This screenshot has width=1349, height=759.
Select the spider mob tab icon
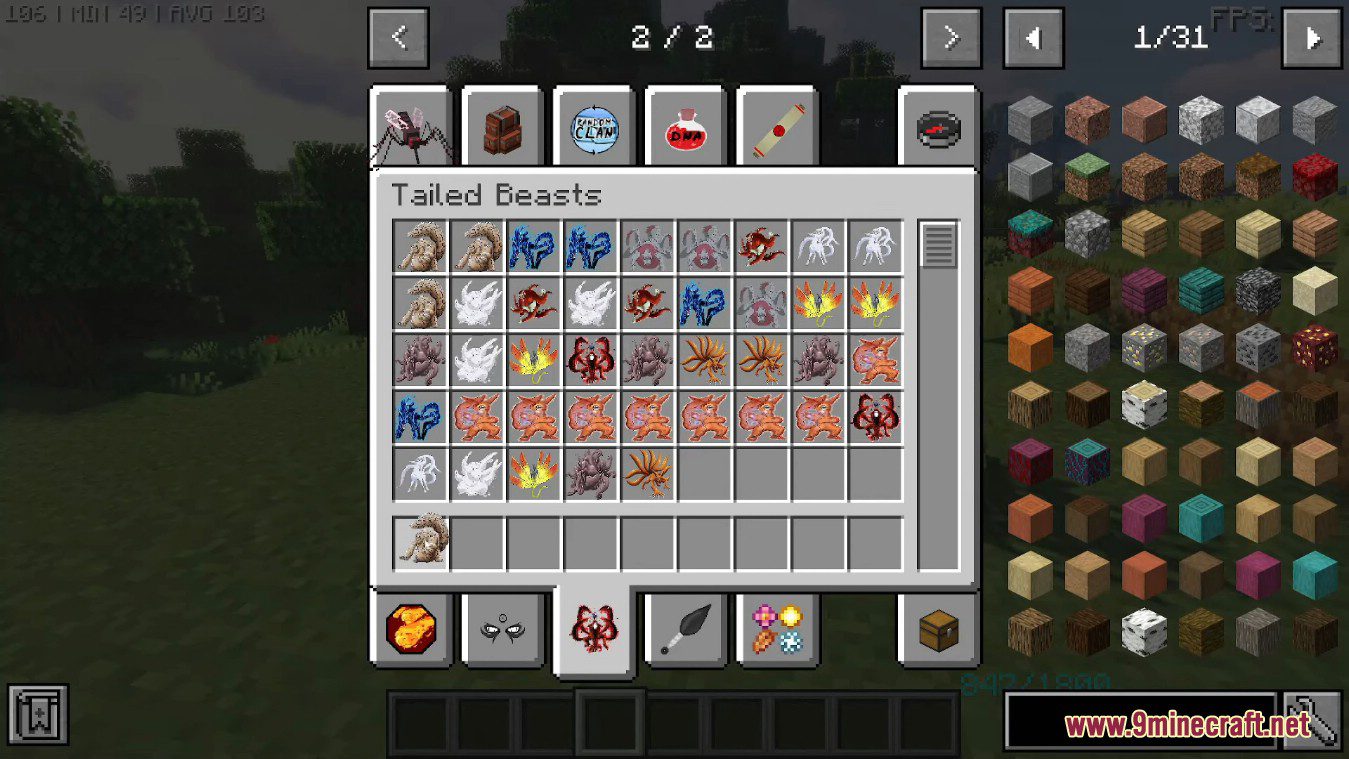pos(413,127)
